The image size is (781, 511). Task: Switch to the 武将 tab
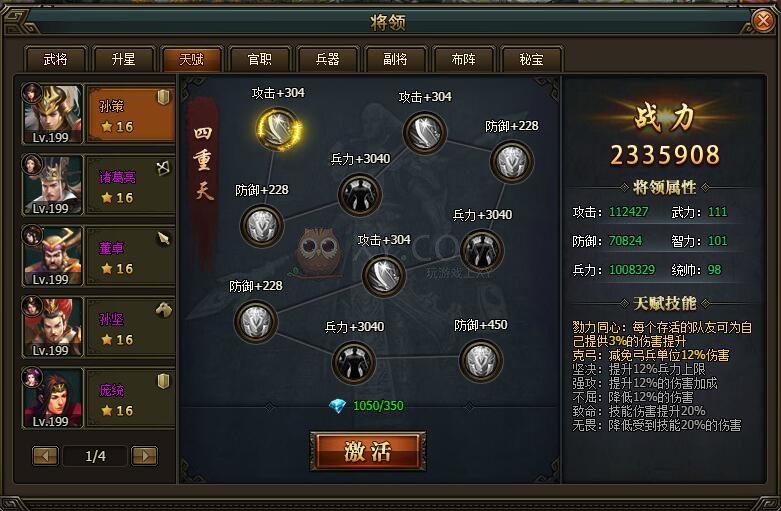pos(55,59)
